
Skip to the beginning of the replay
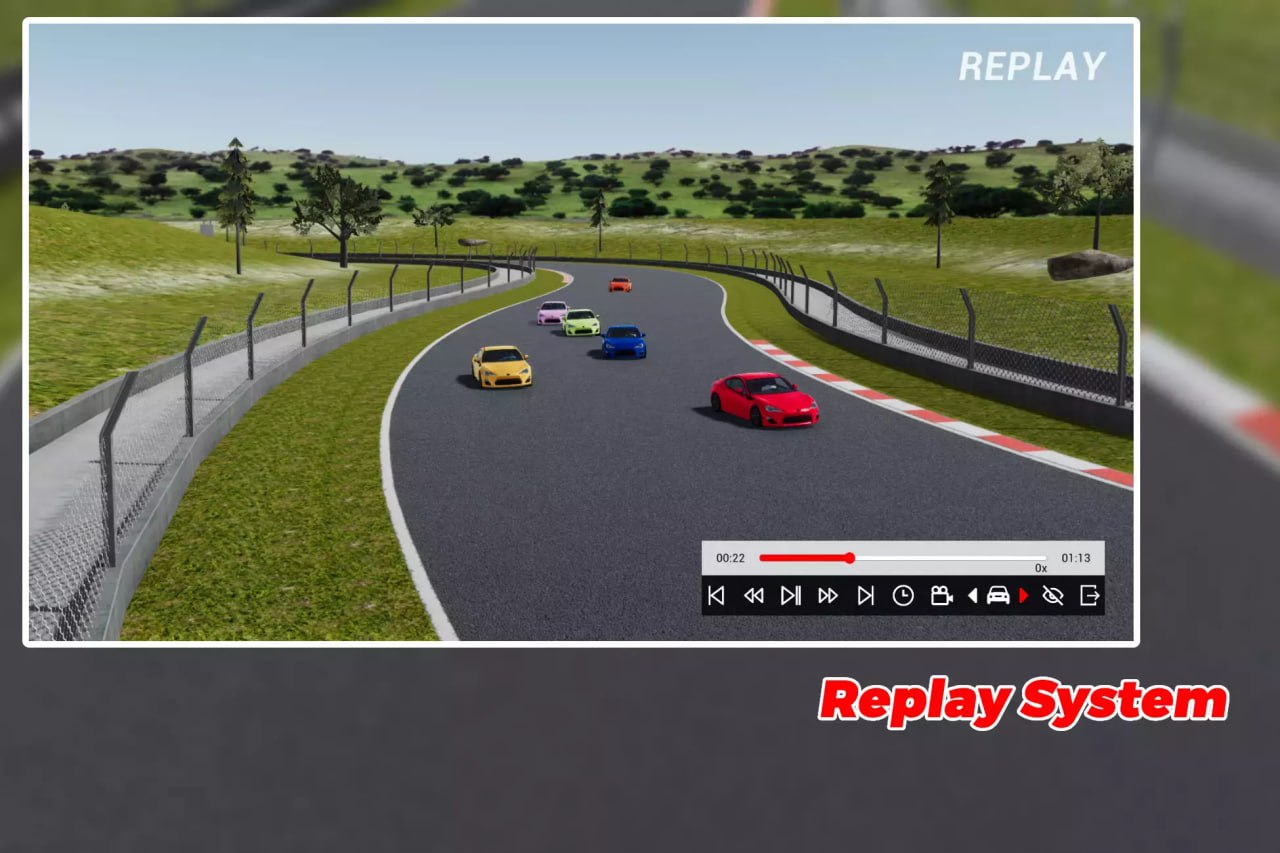tap(717, 595)
